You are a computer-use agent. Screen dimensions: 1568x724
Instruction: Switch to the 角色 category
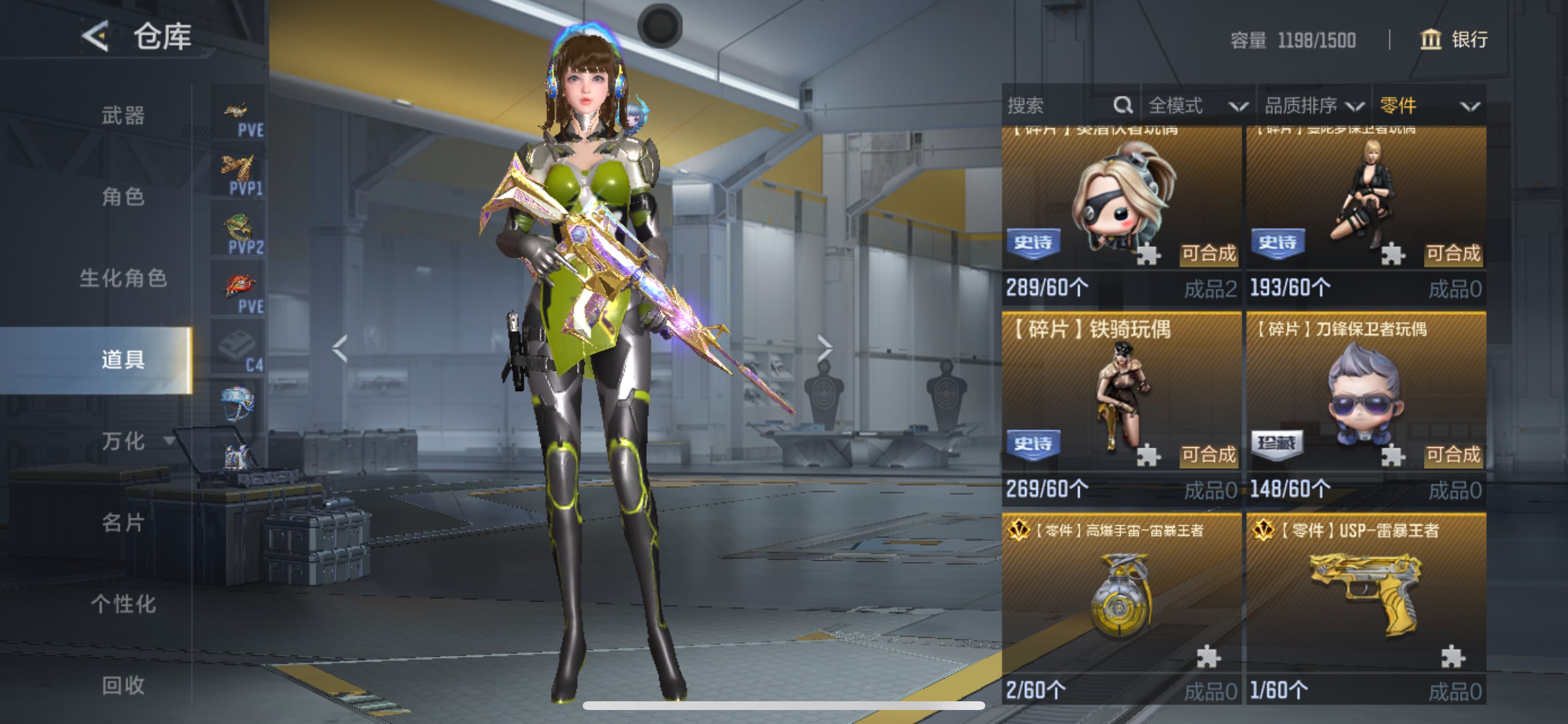123,196
